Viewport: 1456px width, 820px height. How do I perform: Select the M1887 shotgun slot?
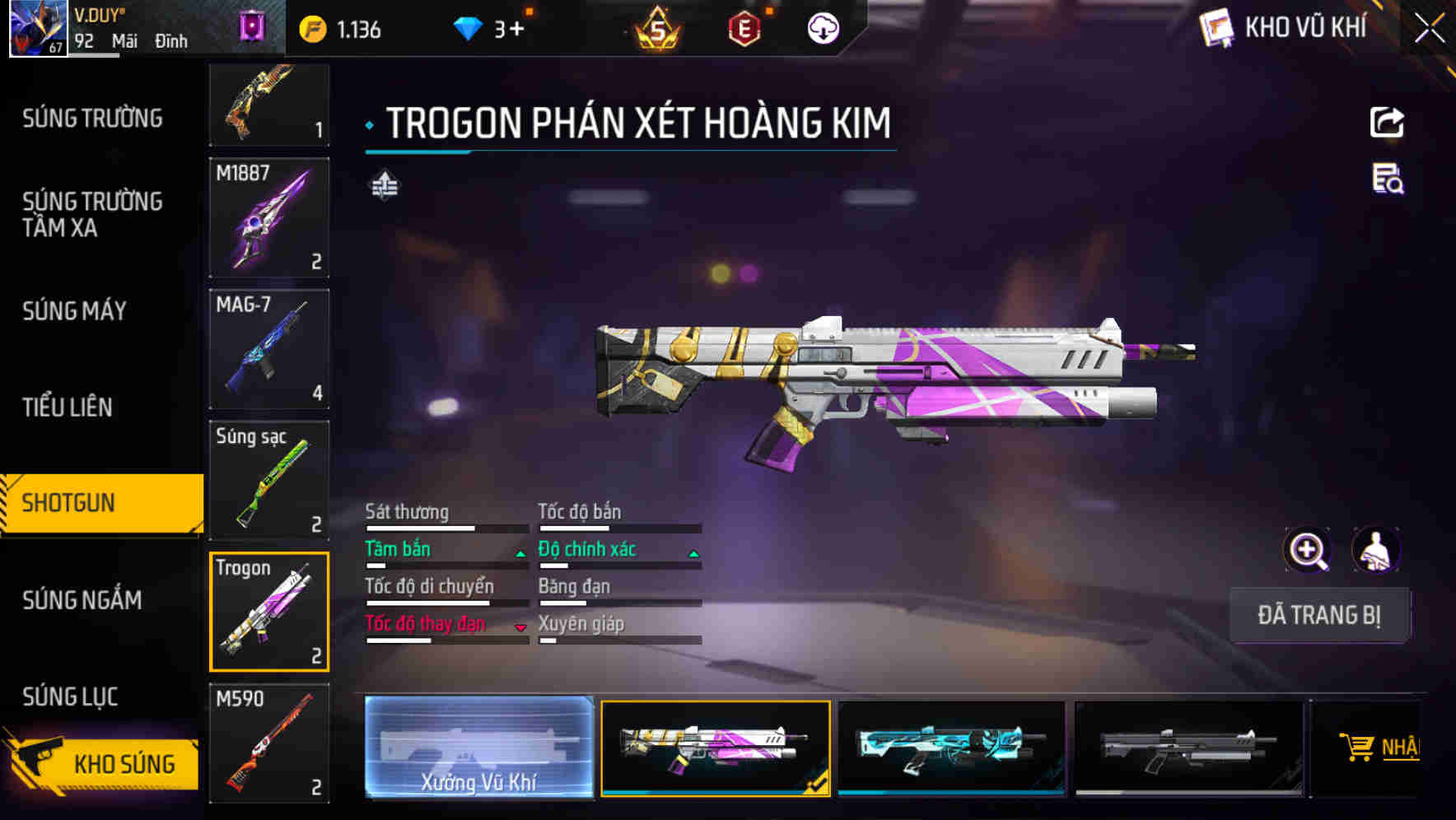(269, 218)
